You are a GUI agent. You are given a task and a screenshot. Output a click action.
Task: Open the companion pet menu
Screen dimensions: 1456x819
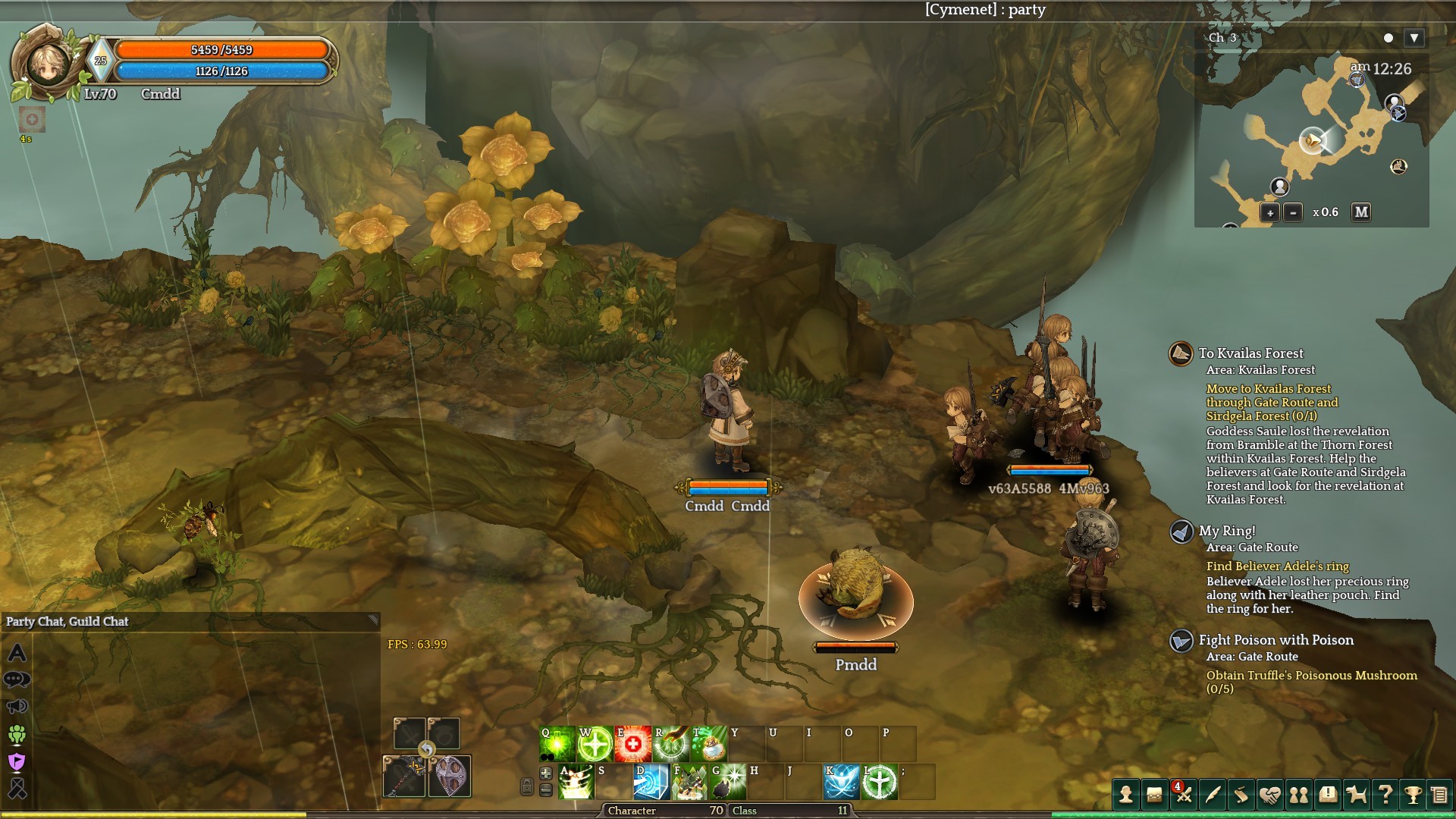click(1356, 795)
